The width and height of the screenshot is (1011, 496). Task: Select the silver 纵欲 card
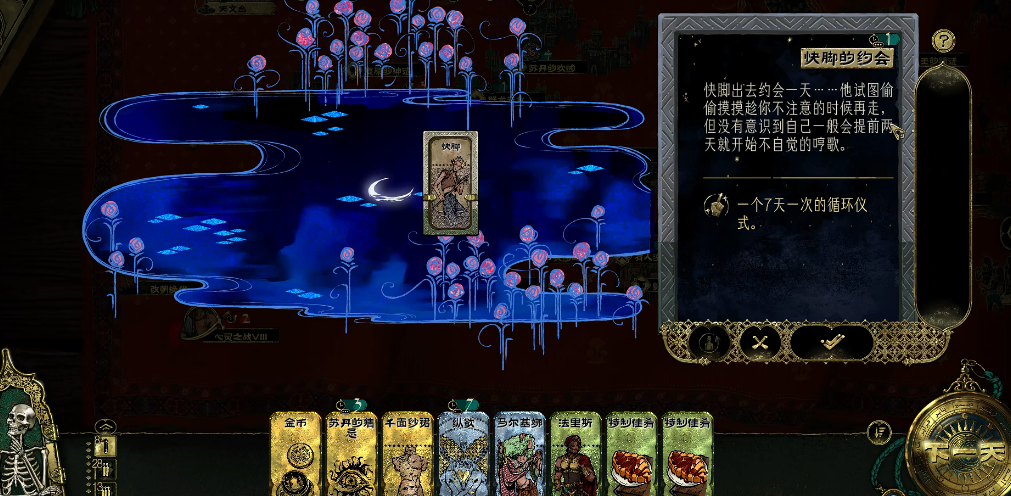464,455
